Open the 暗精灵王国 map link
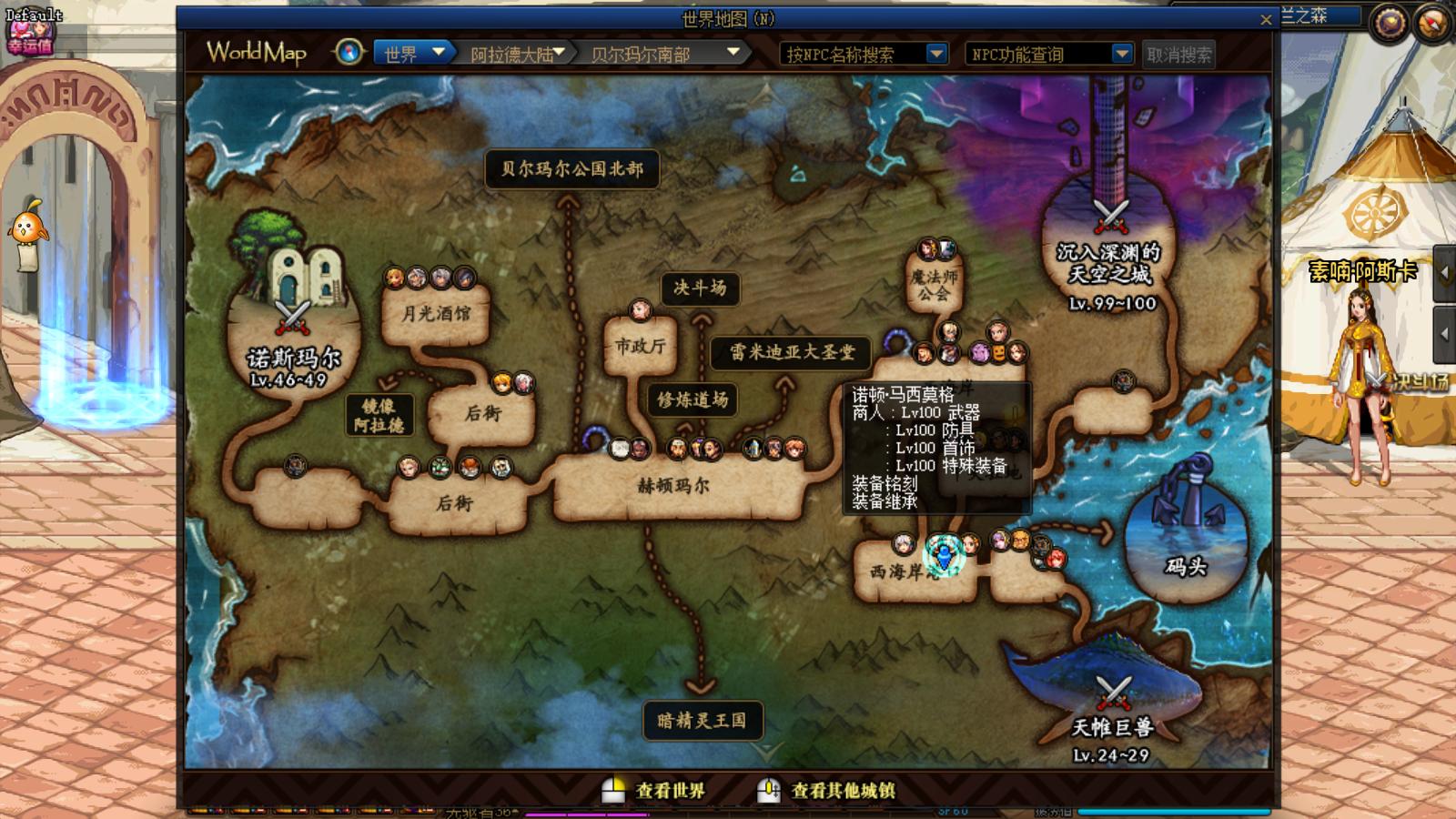The width and height of the screenshot is (1456, 819). 701,719
